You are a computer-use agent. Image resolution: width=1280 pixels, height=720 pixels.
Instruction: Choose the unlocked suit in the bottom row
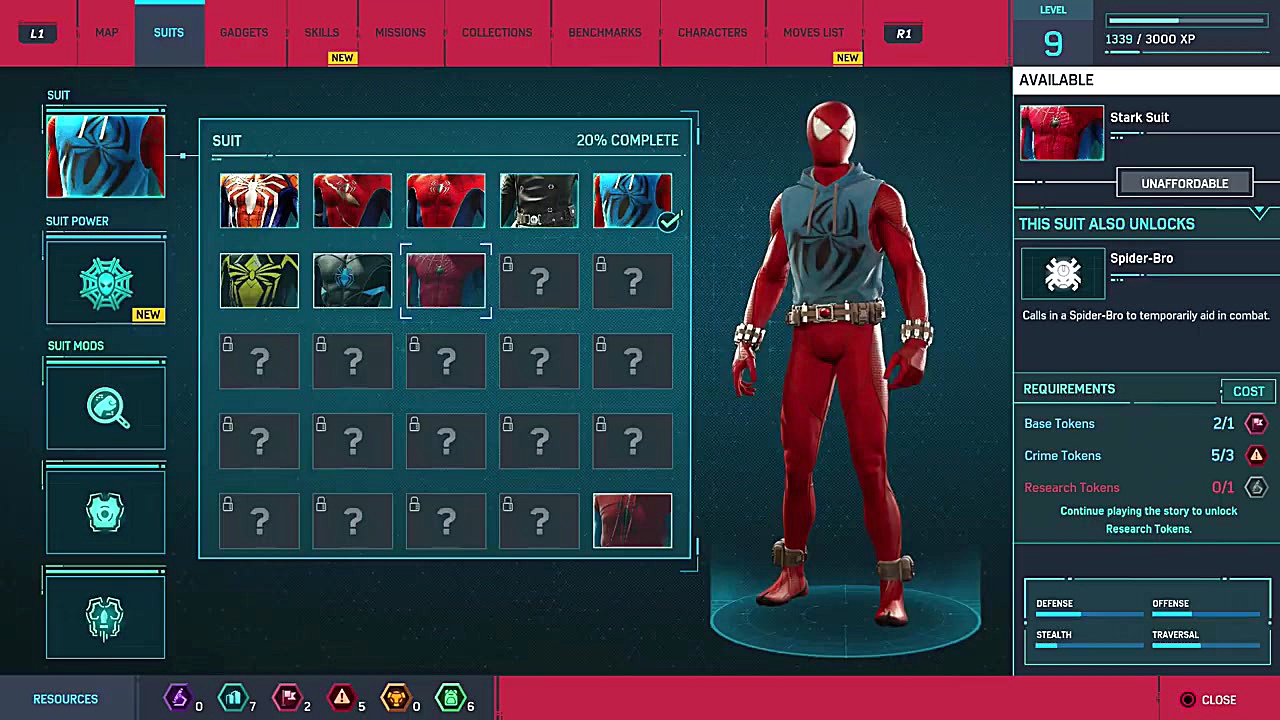click(632, 520)
